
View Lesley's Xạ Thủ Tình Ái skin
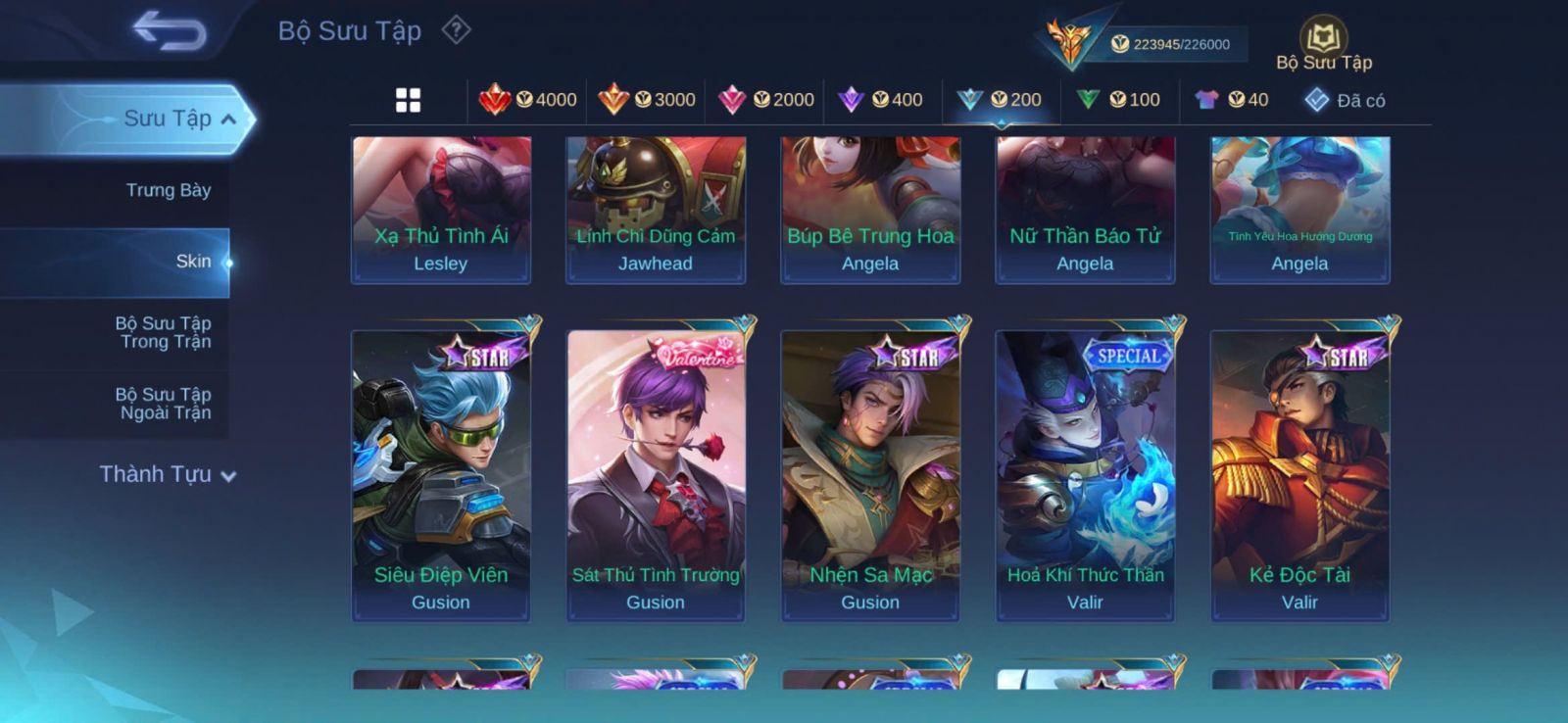coord(441,210)
